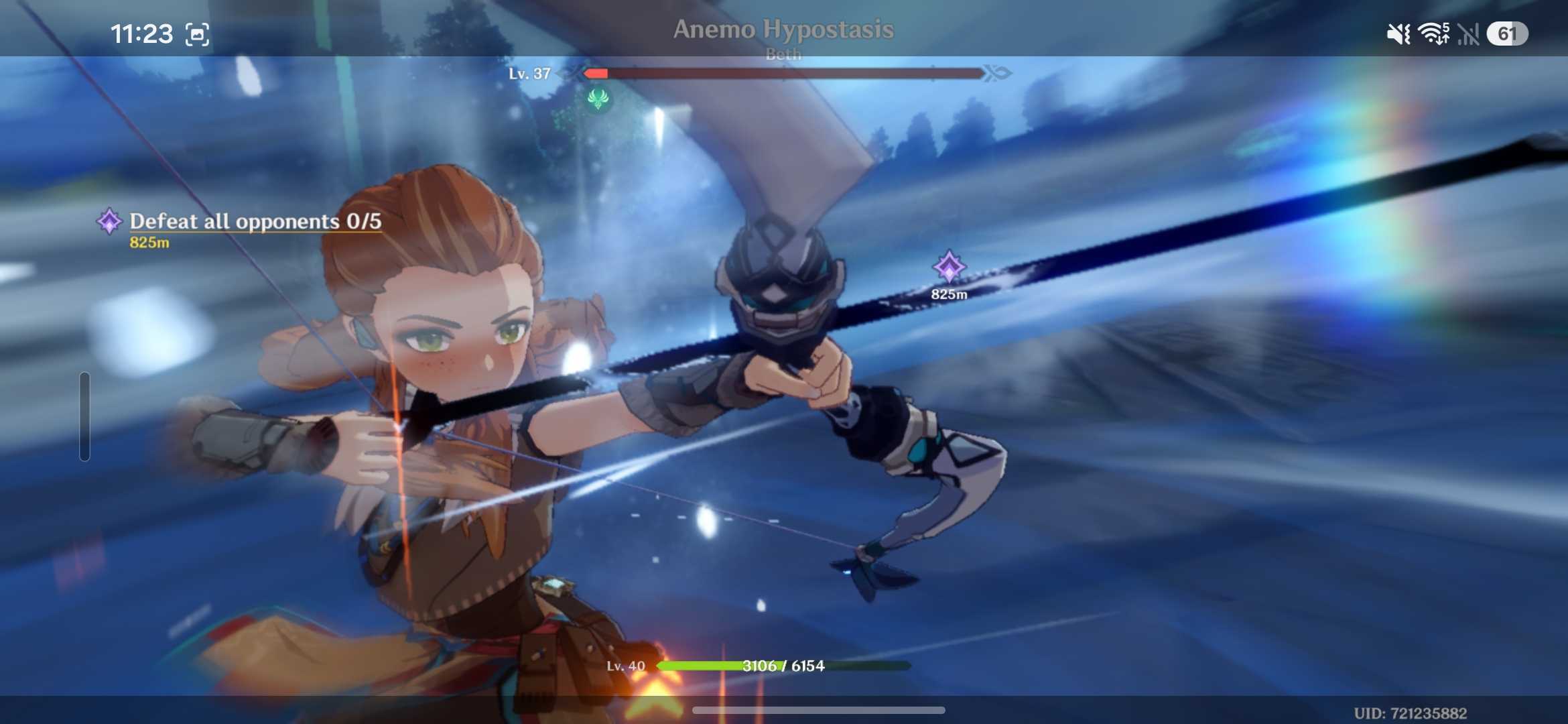Viewport: 1568px width, 724px height.
Task: Expand the Defeat all opponents objective
Action: [255, 222]
